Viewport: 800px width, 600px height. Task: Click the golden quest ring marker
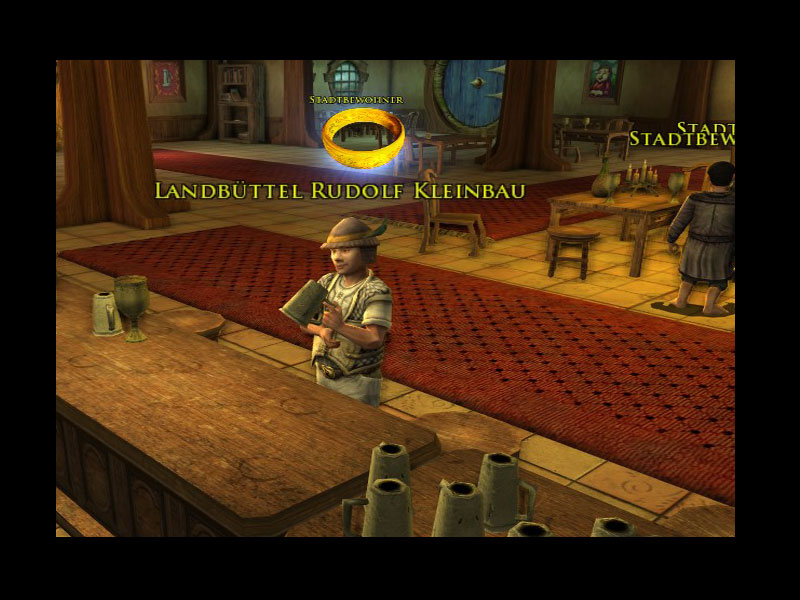point(363,138)
